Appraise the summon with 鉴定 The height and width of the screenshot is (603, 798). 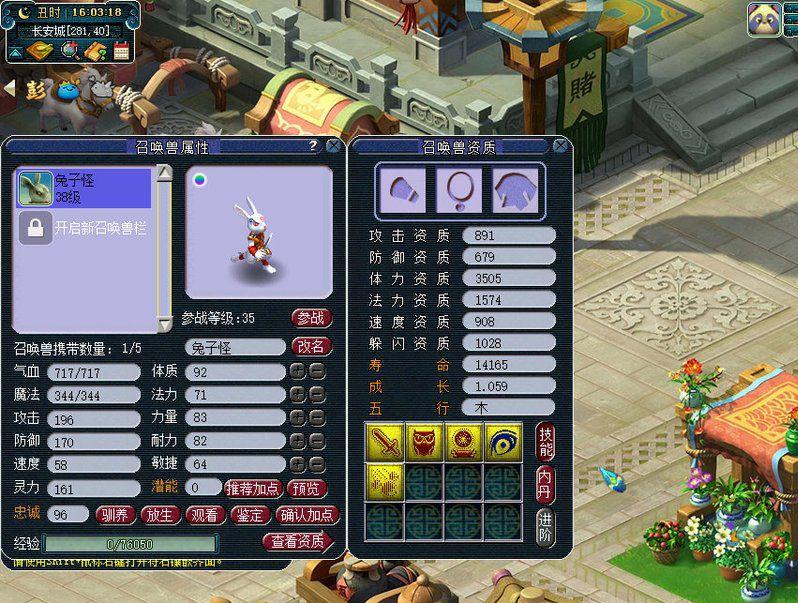(x=249, y=514)
